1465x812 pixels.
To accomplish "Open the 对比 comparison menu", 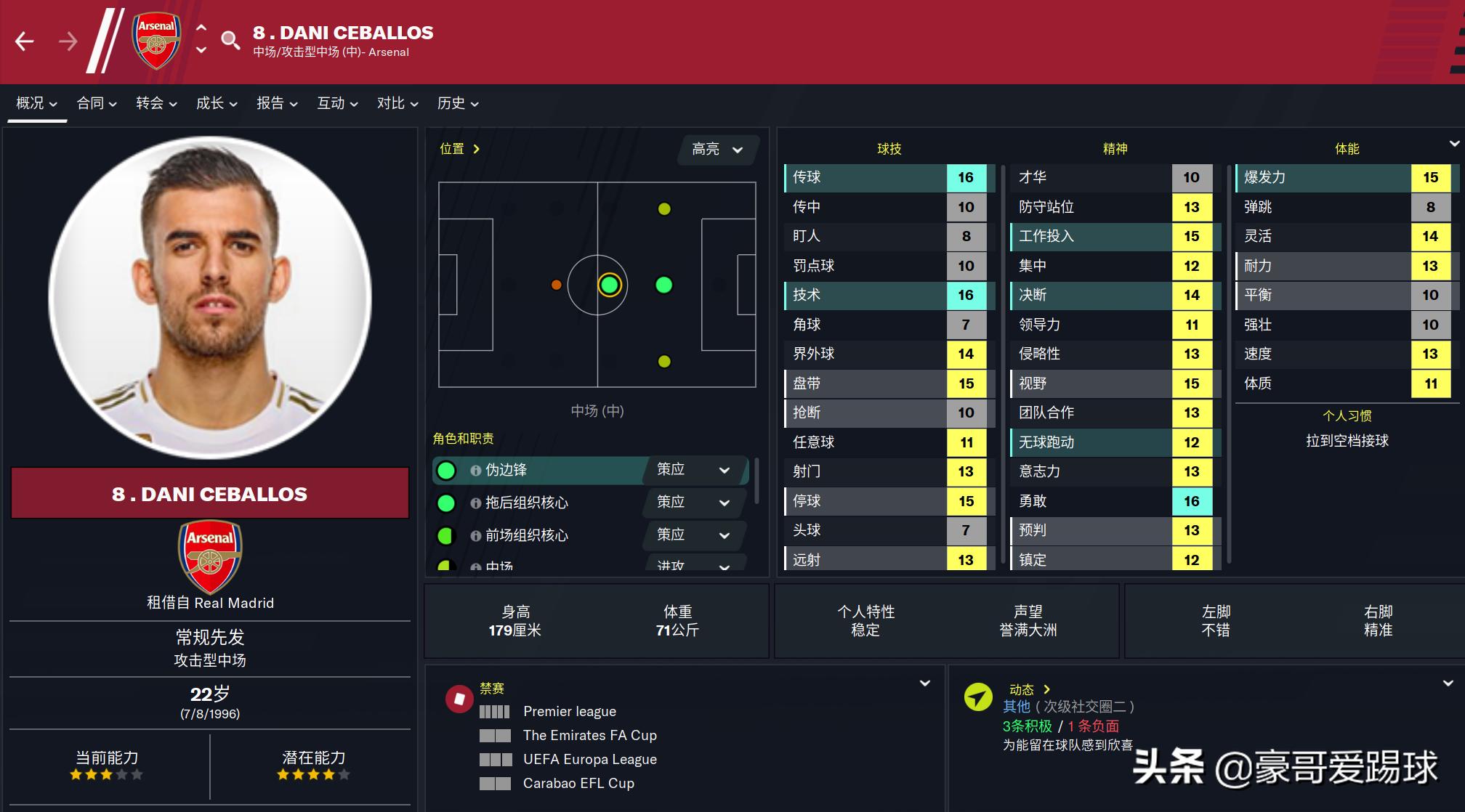I will (x=397, y=103).
